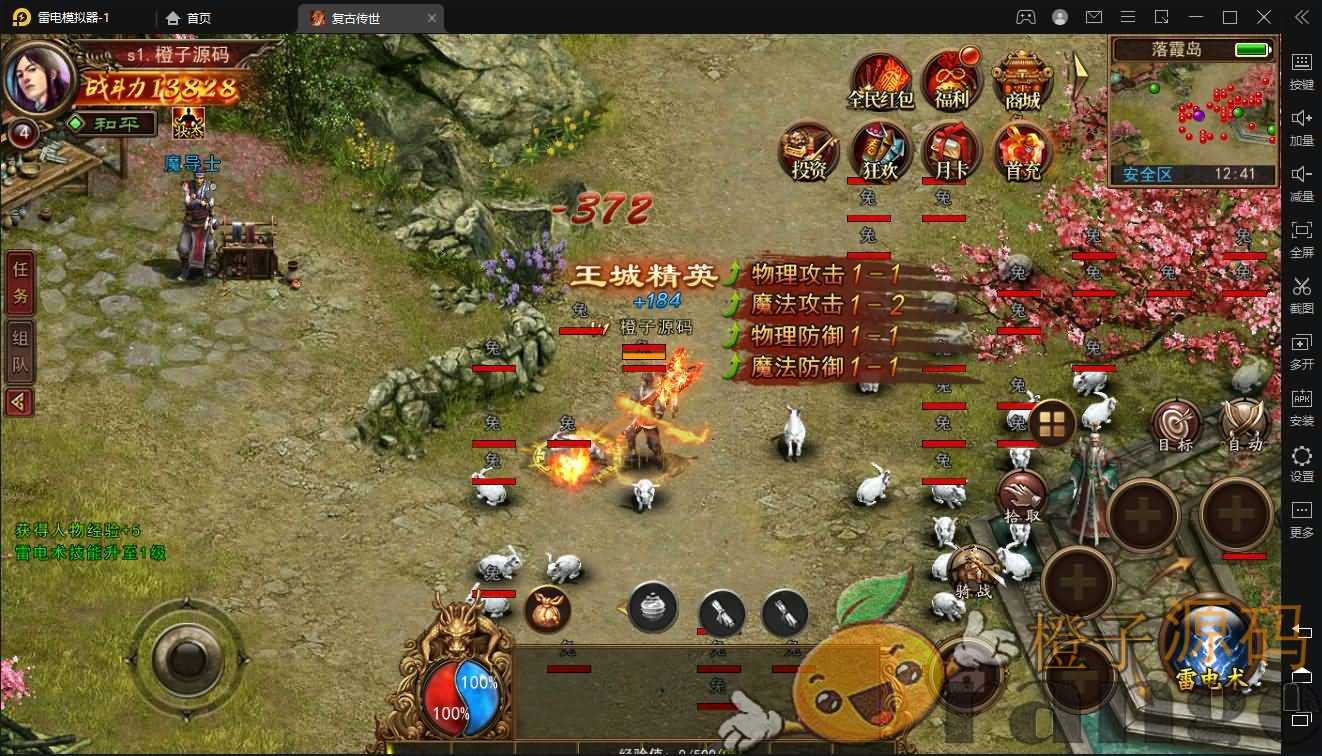
Task: Open the 福利 welfare icon
Action: 950,80
